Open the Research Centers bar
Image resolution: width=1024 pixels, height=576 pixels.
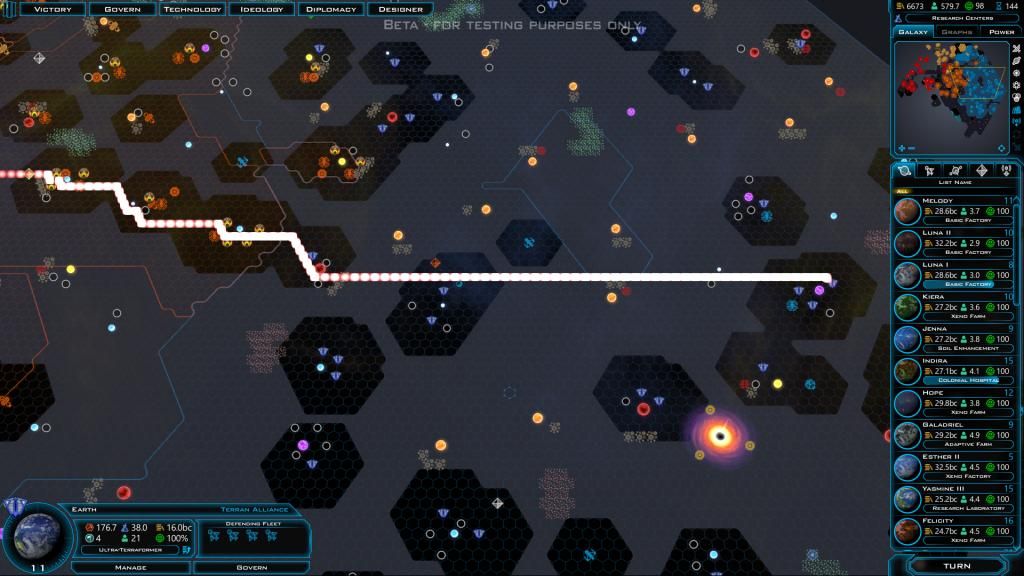click(x=959, y=18)
